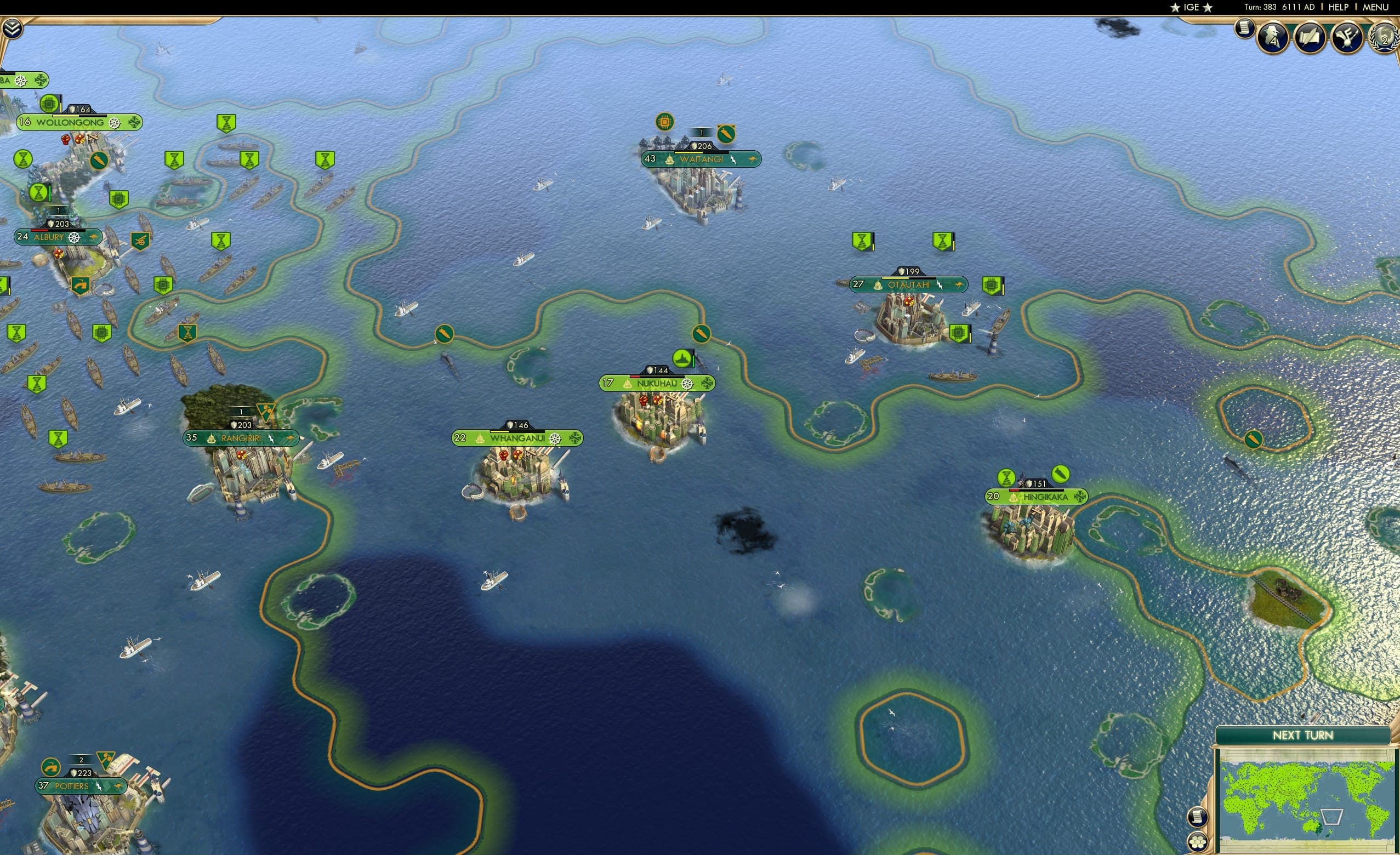
Task: Click the snowflake icon next to Whanganui's name
Action: coord(555,437)
